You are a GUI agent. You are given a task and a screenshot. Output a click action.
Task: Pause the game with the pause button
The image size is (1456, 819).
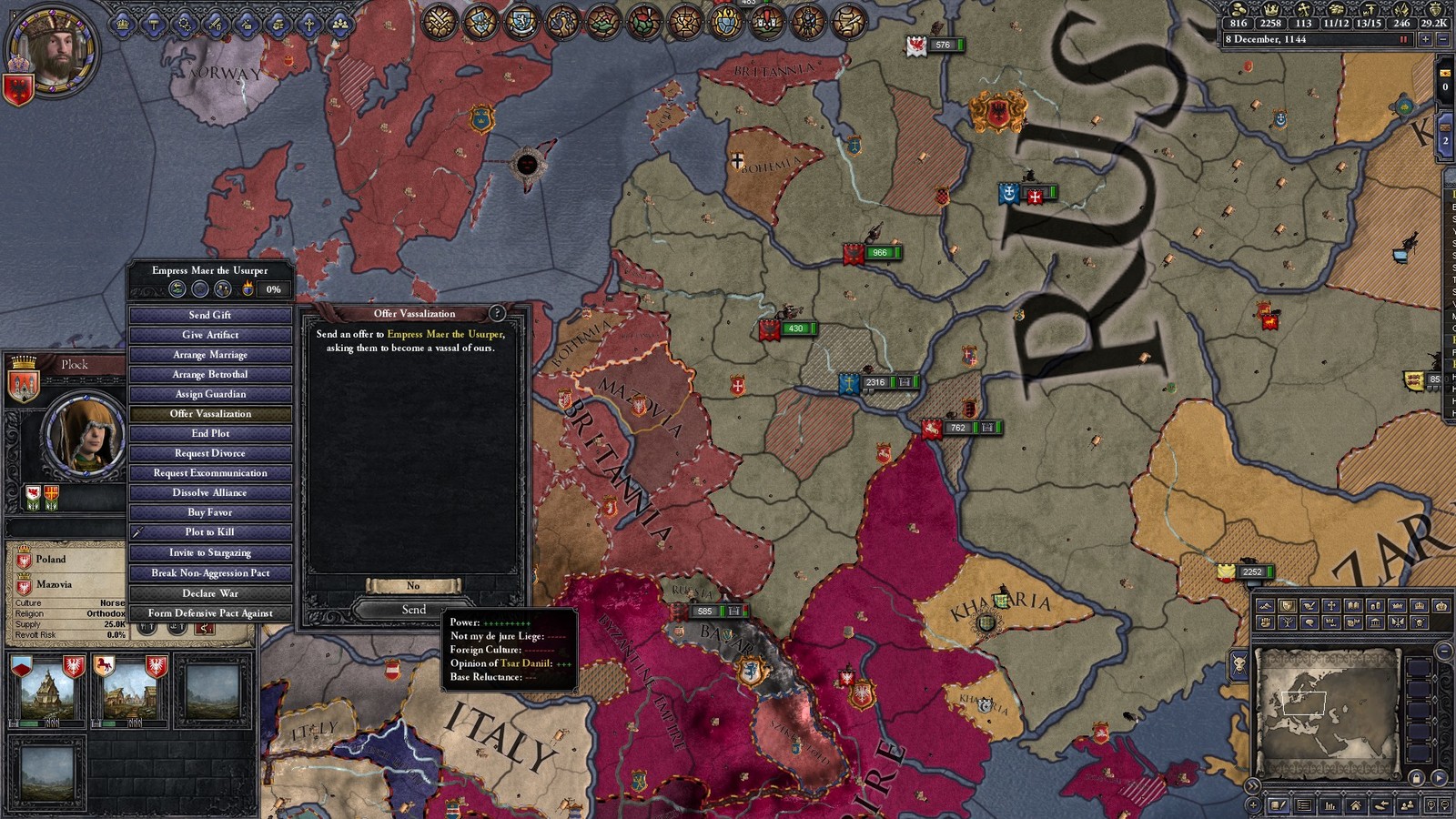[1403, 39]
